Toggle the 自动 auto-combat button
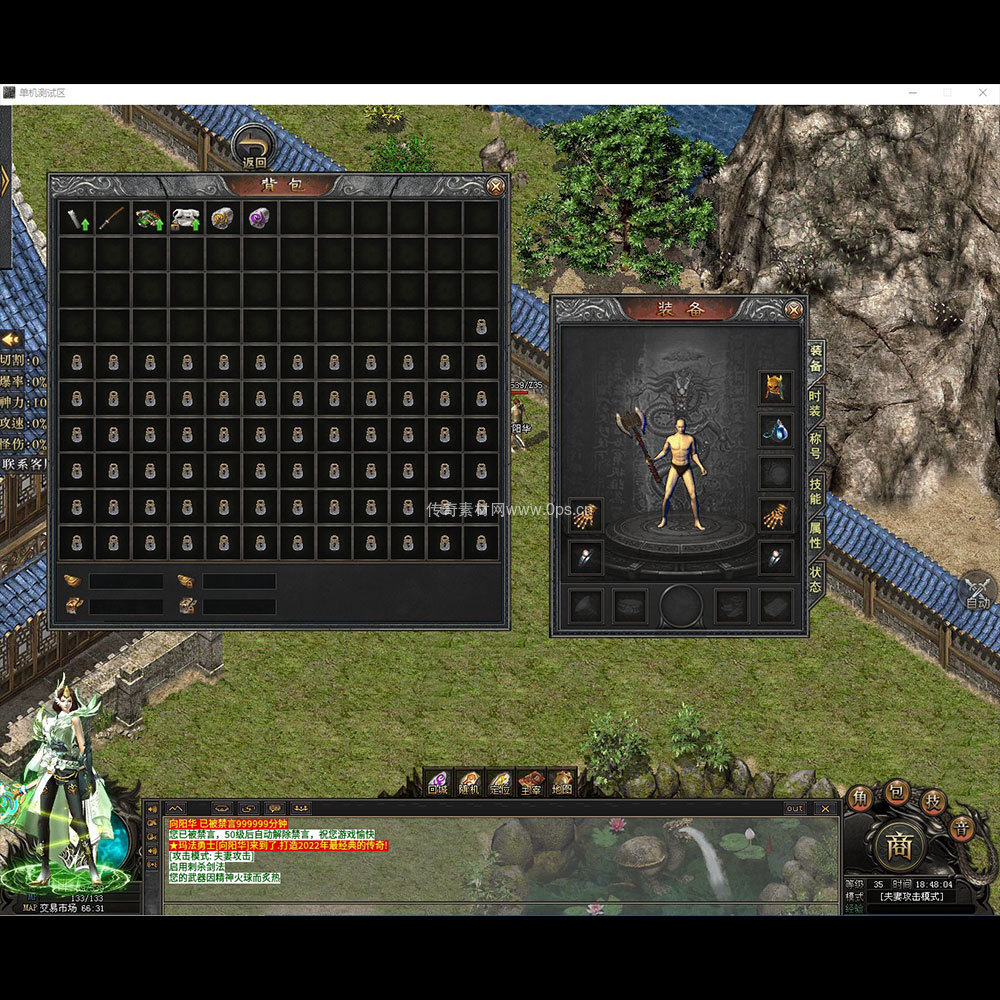 (x=978, y=591)
